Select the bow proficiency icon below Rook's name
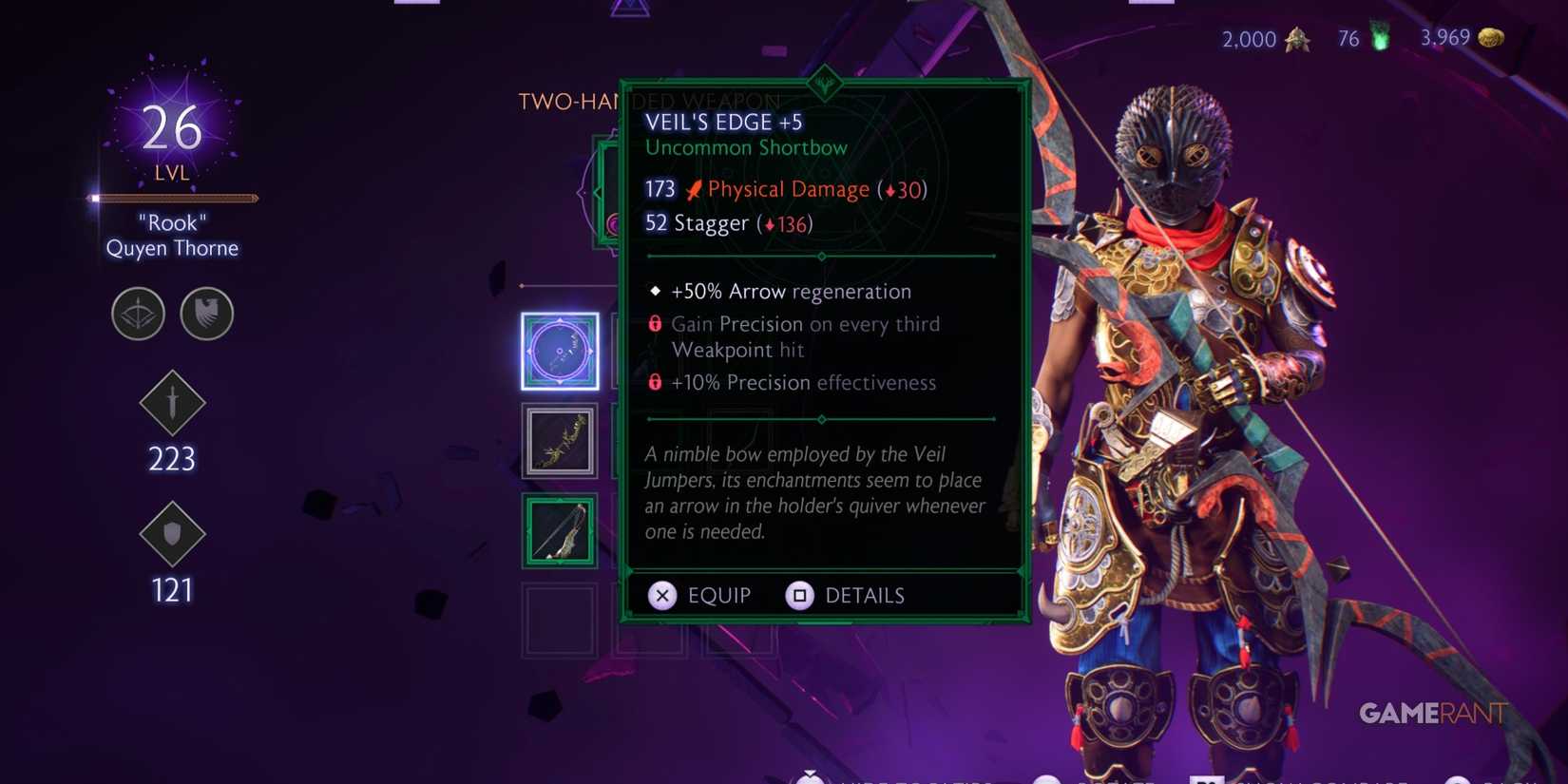Viewport: 1568px width, 784px height. (138, 314)
